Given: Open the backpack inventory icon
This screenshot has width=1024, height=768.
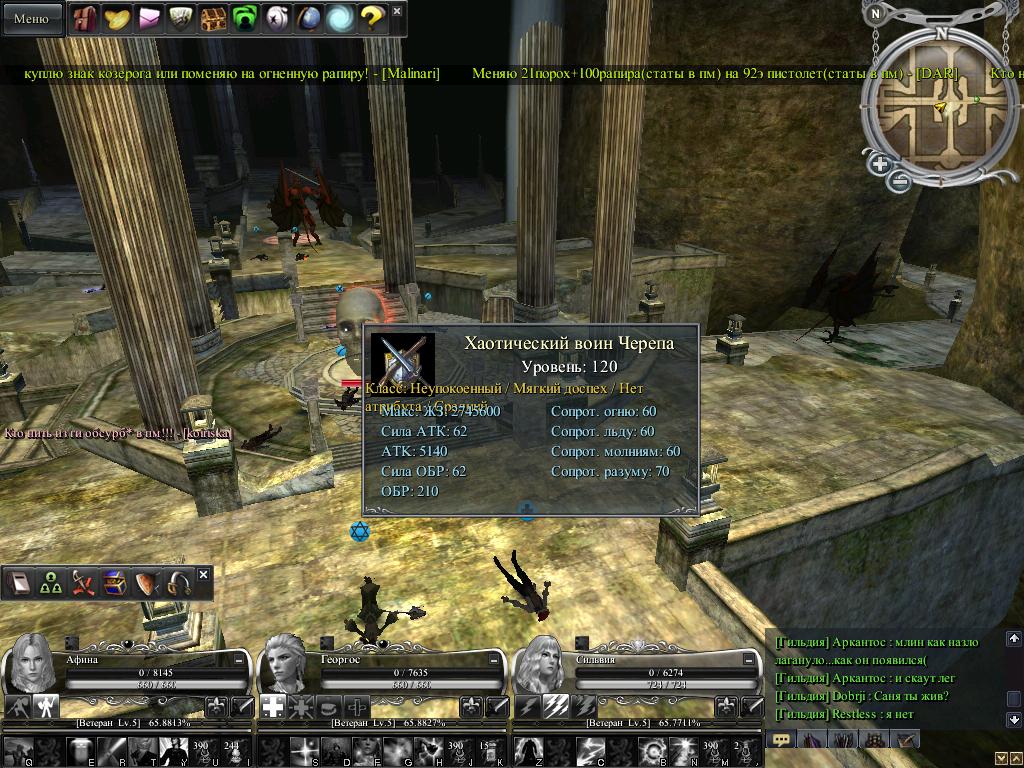Looking at the screenshot, I should click(86, 18).
